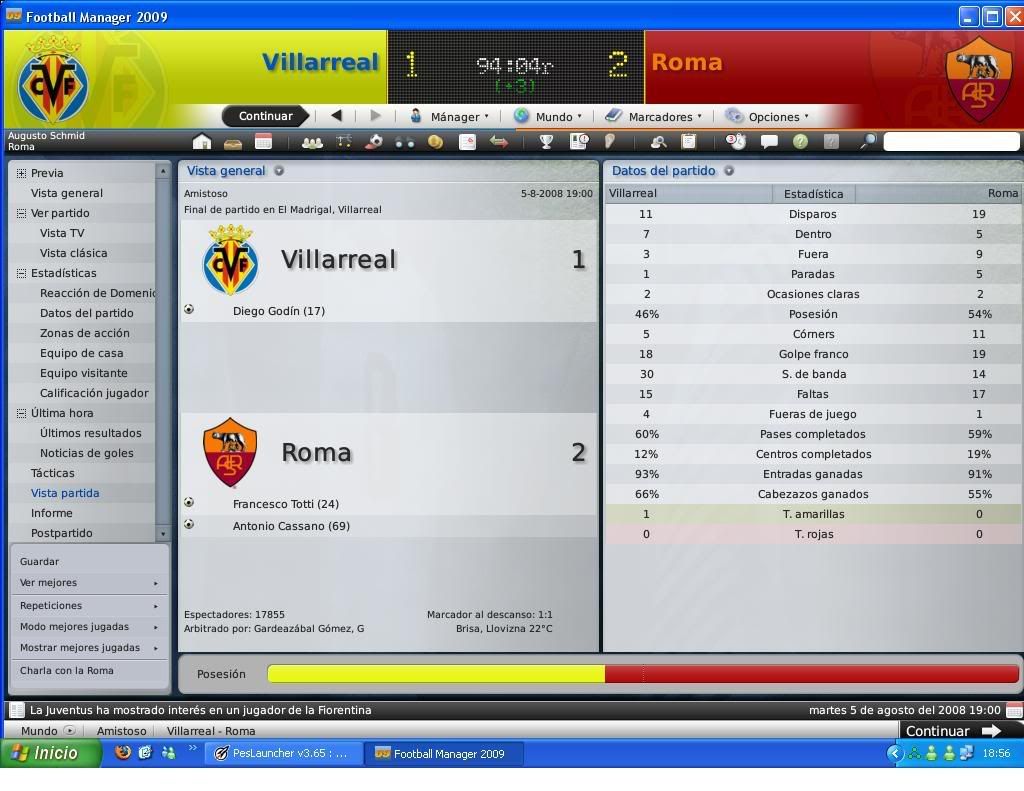Select Vista TV in the sidebar
1024x791 pixels.
(x=62, y=233)
